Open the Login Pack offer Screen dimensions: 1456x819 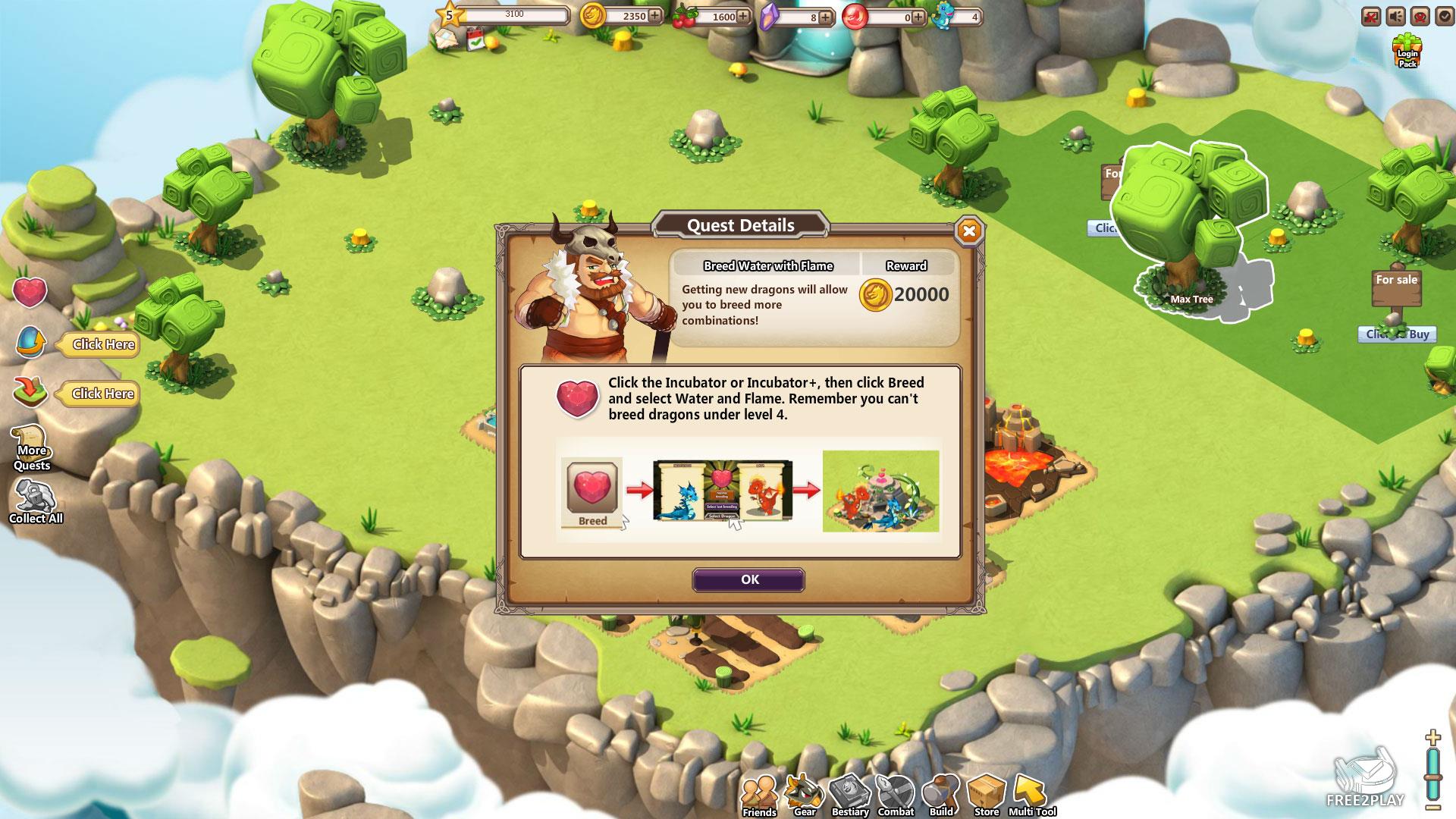coord(1407,52)
